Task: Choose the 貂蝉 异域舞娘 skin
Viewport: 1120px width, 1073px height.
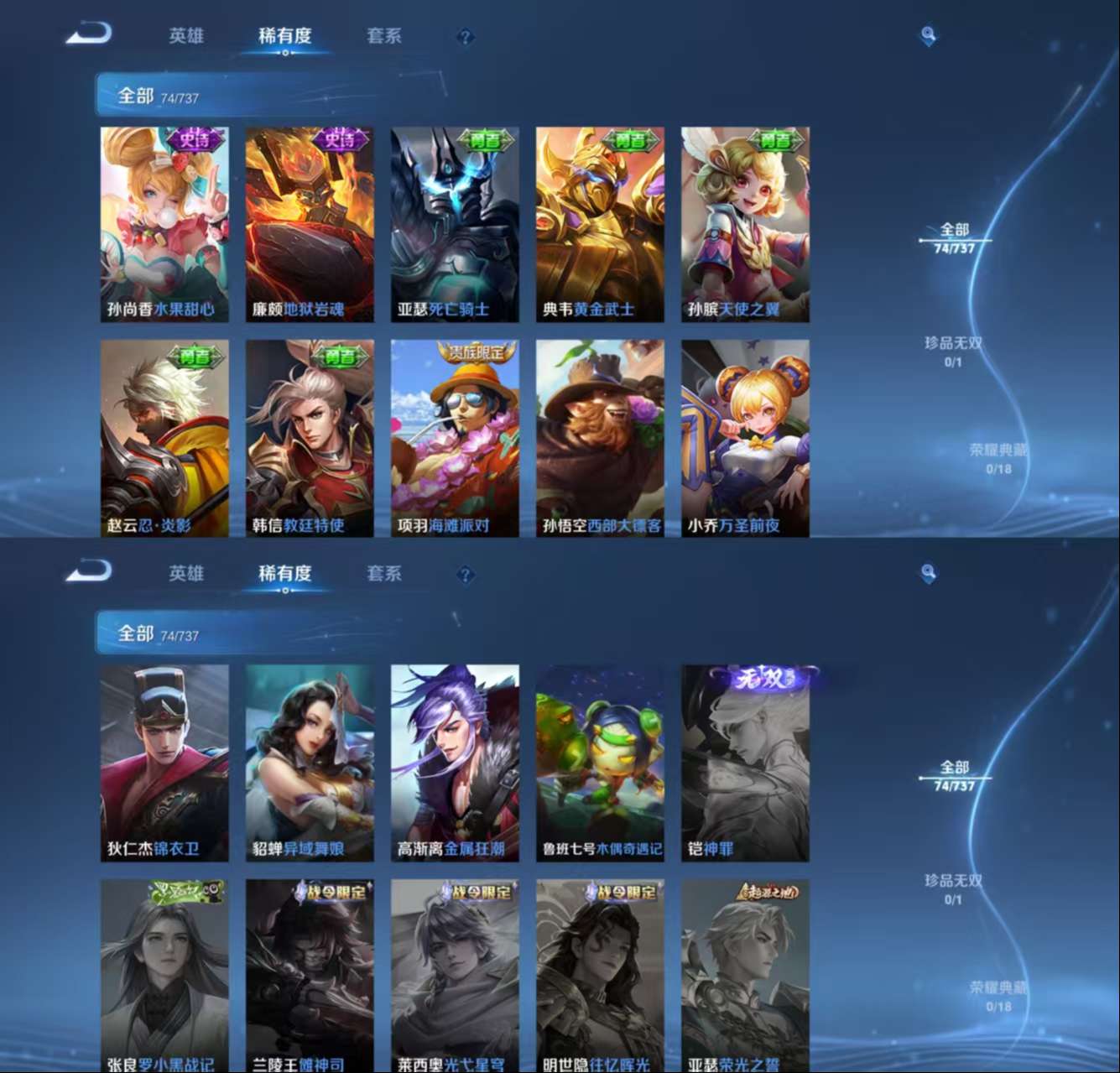Action: point(310,763)
